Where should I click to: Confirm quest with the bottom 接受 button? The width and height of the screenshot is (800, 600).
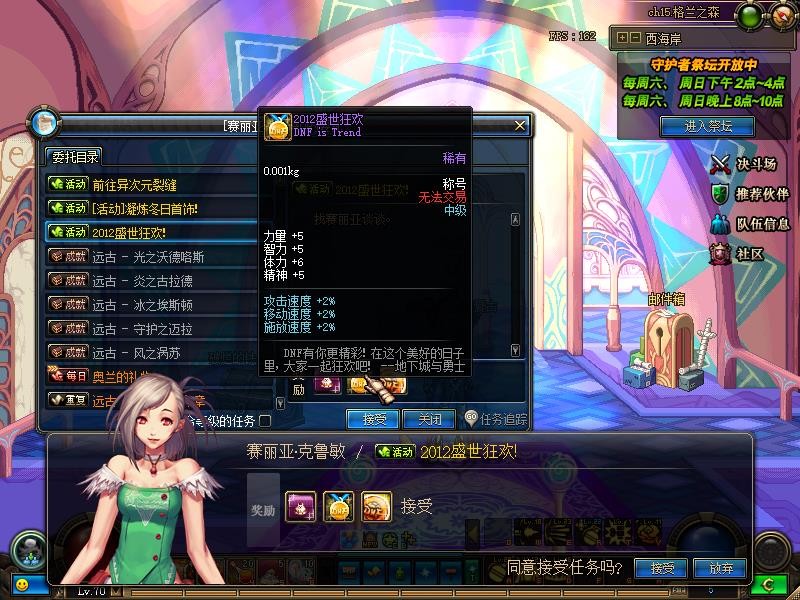pyautogui.click(x=662, y=568)
